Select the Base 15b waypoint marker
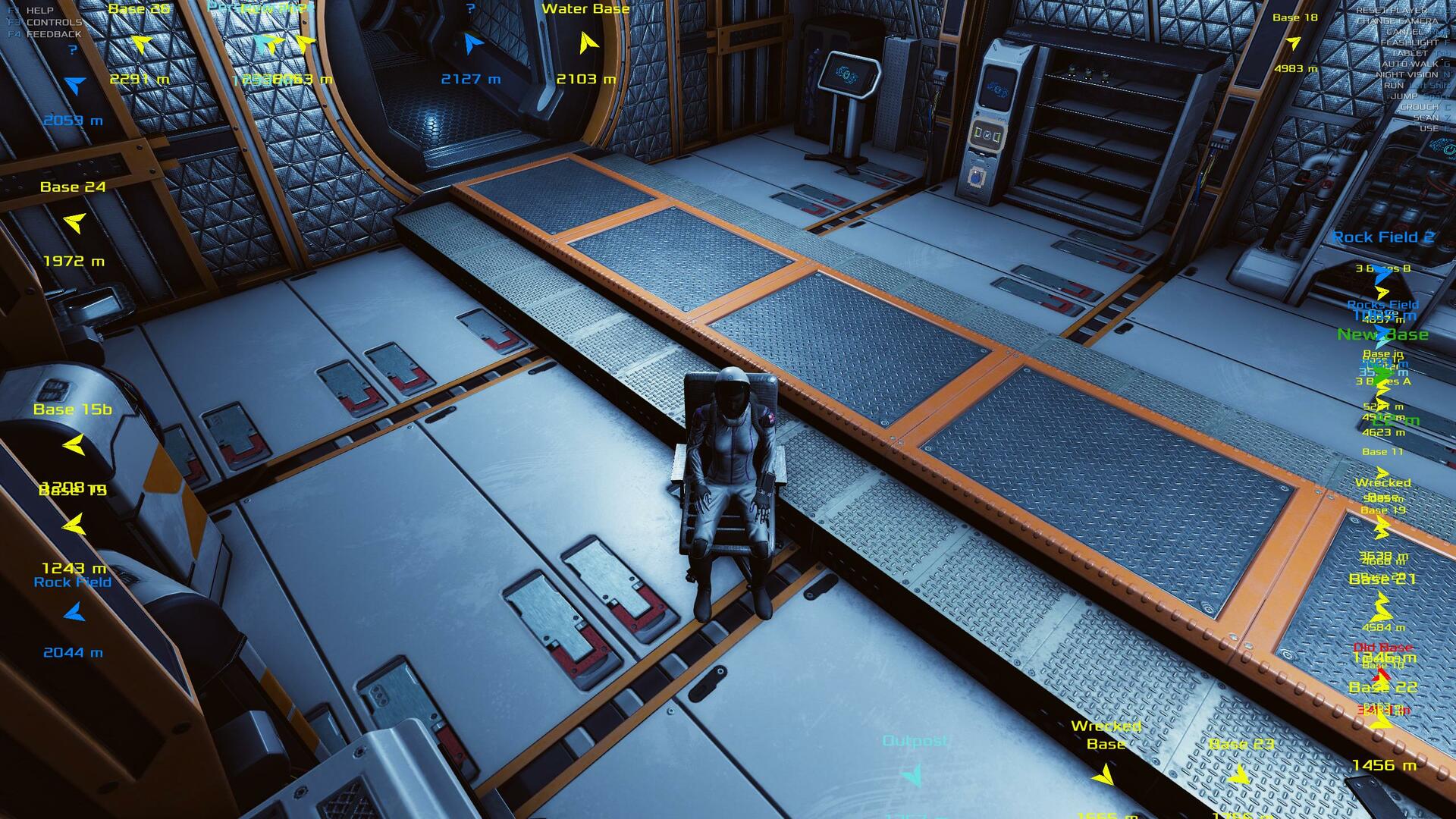1456x819 pixels. tap(74, 444)
